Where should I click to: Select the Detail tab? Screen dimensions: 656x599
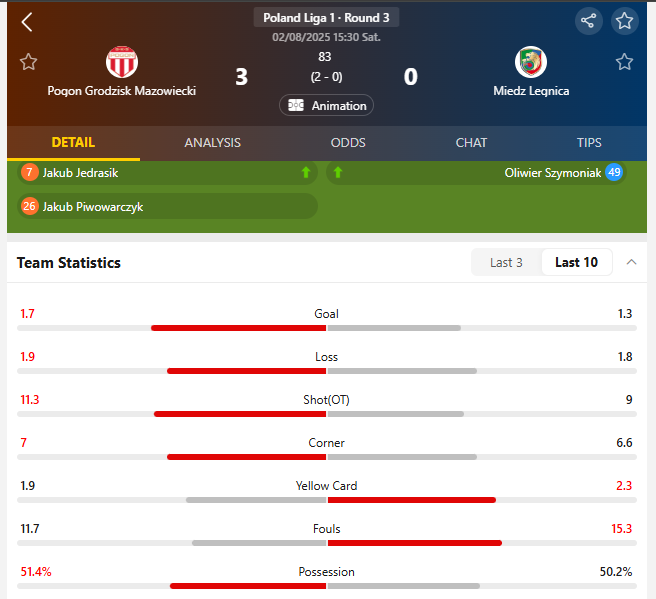(x=73, y=143)
